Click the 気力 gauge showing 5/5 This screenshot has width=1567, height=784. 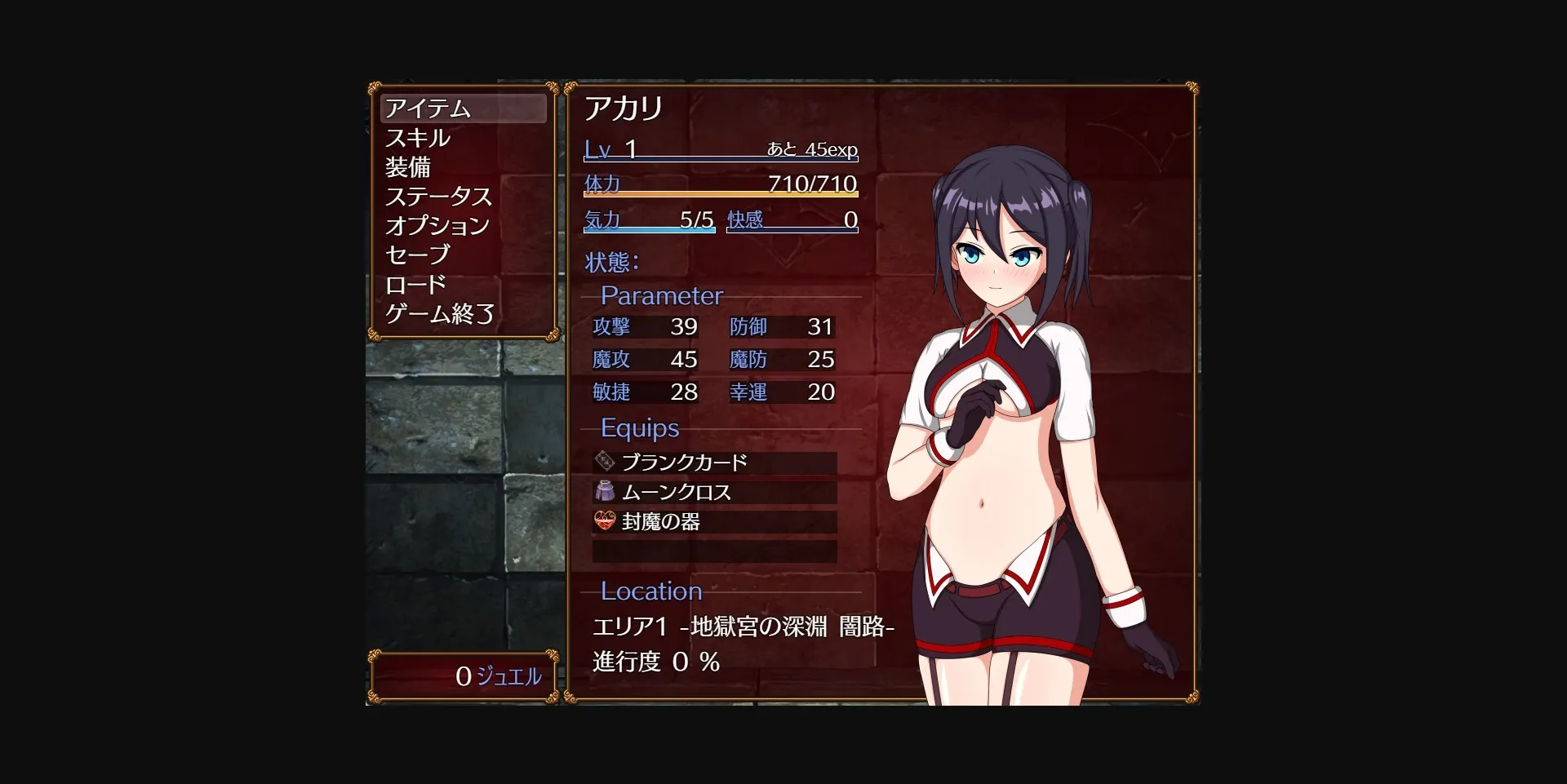[x=649, y=222]
